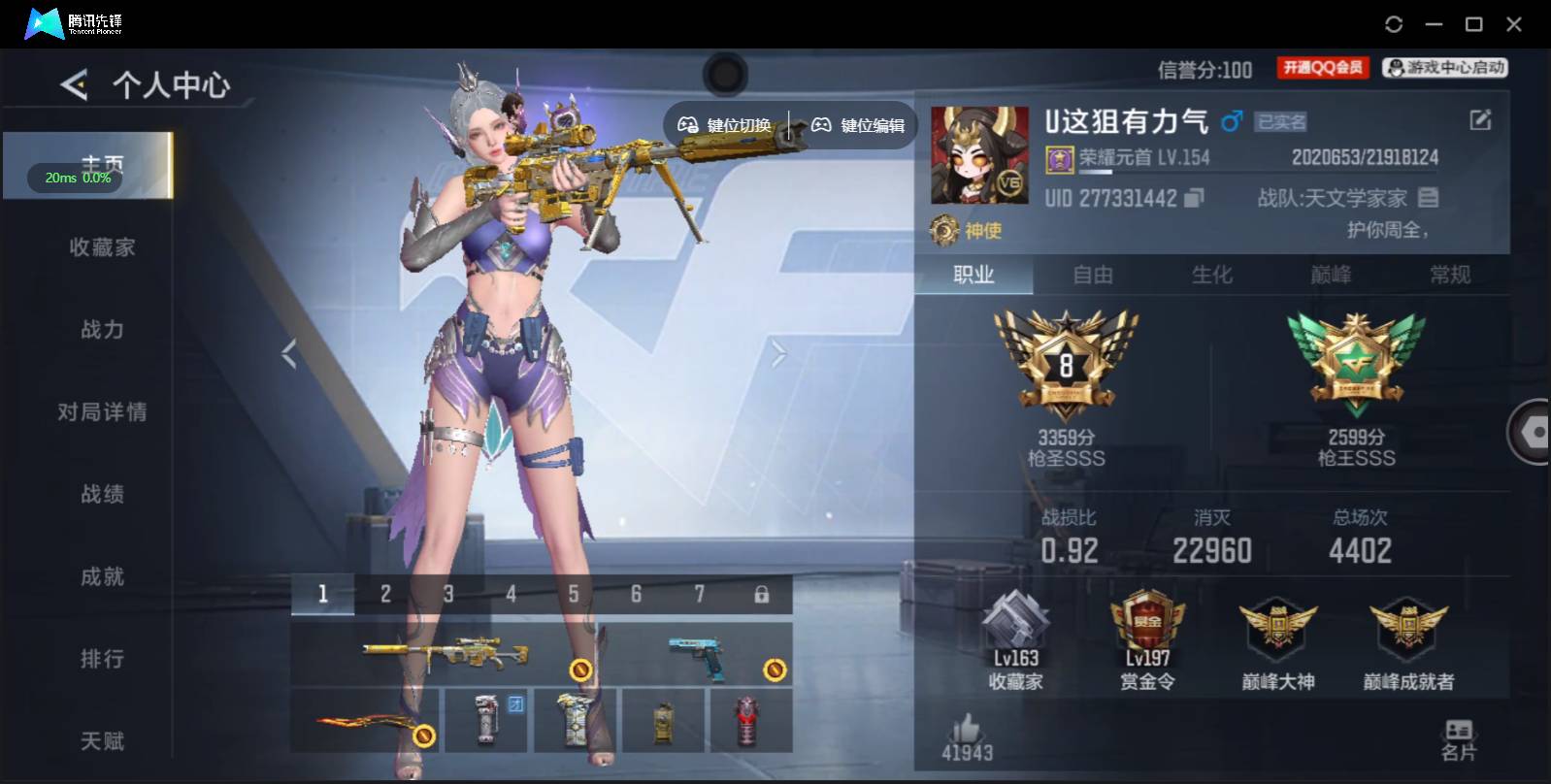
Task: Click the left arrow to change character
Action: pos(288,352)
